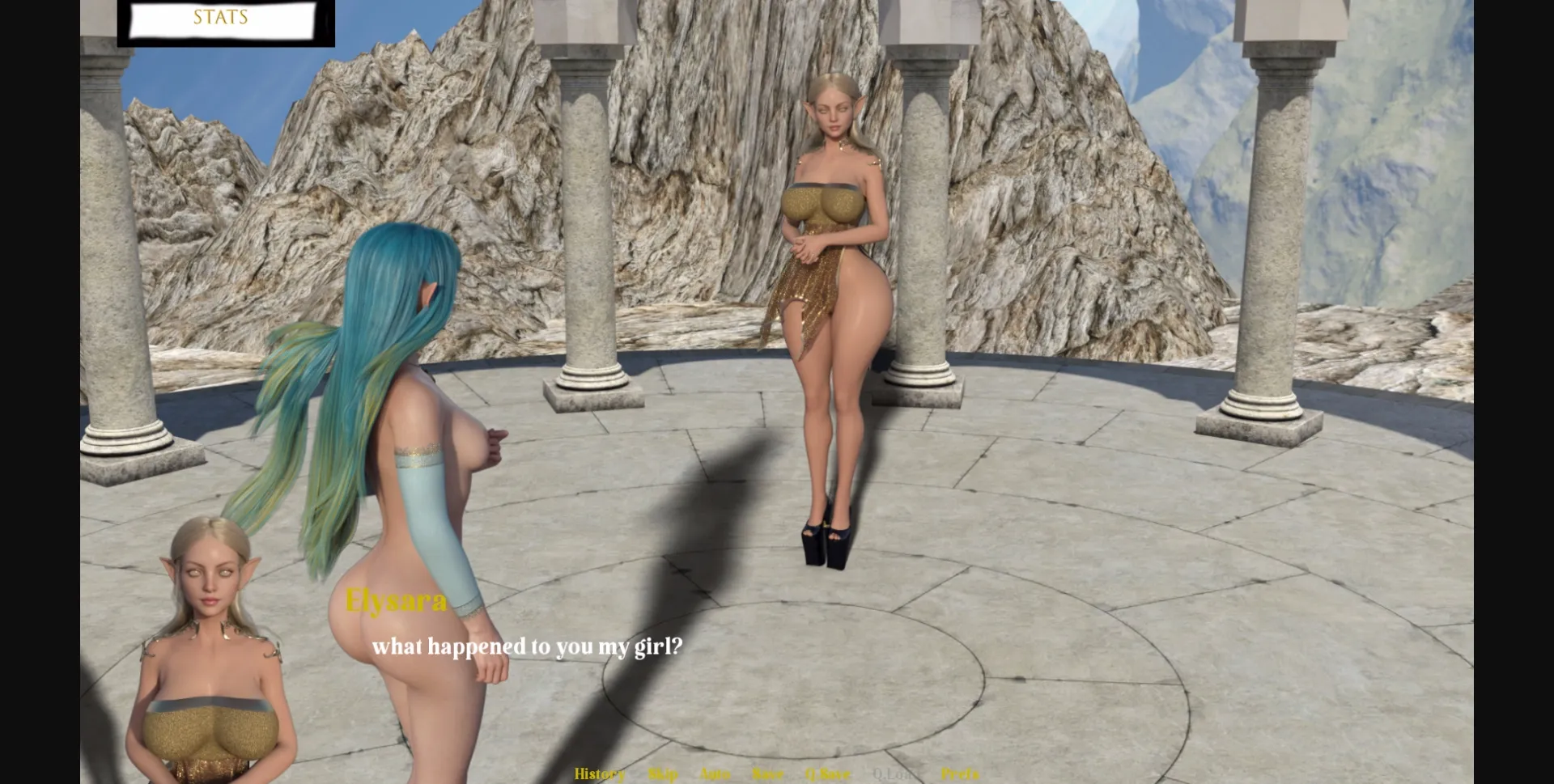This screenshot has width=1554, height=784.
Task: Click the white STATS banner top-left
Action: [x=219, y=18]
